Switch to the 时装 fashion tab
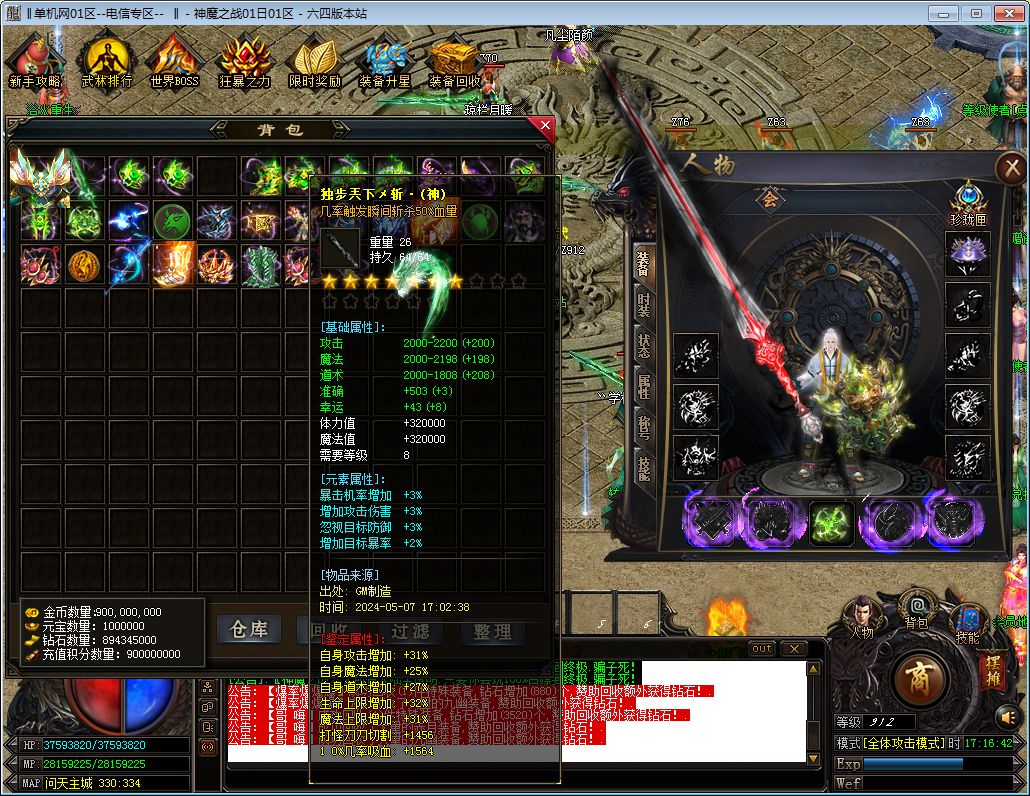Viewport: 1030px width, 796px height. pos(645,304)
